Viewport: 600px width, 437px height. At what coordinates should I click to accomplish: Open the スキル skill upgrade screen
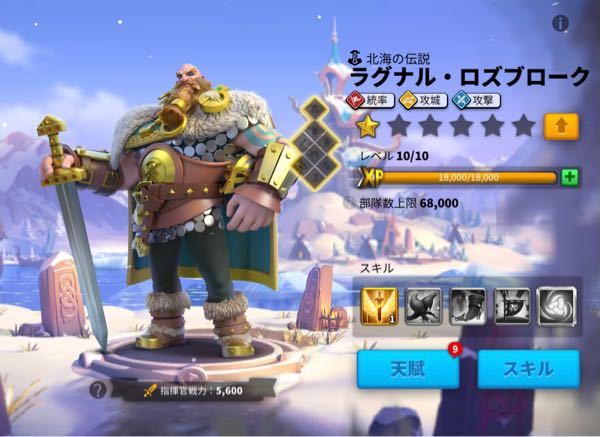point(528,369)
